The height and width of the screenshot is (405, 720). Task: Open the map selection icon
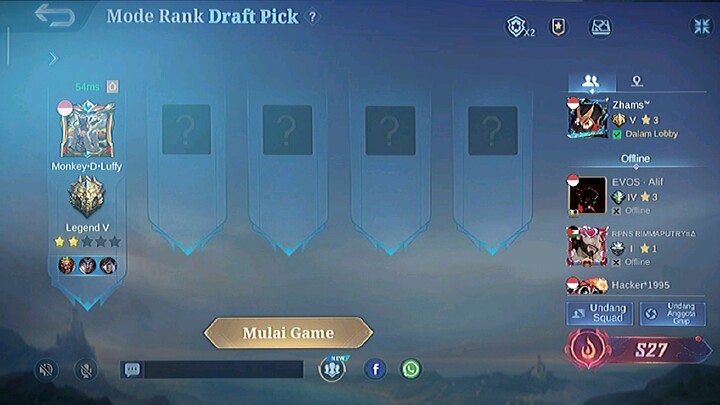pyautogui.click(x=600, y=28)
